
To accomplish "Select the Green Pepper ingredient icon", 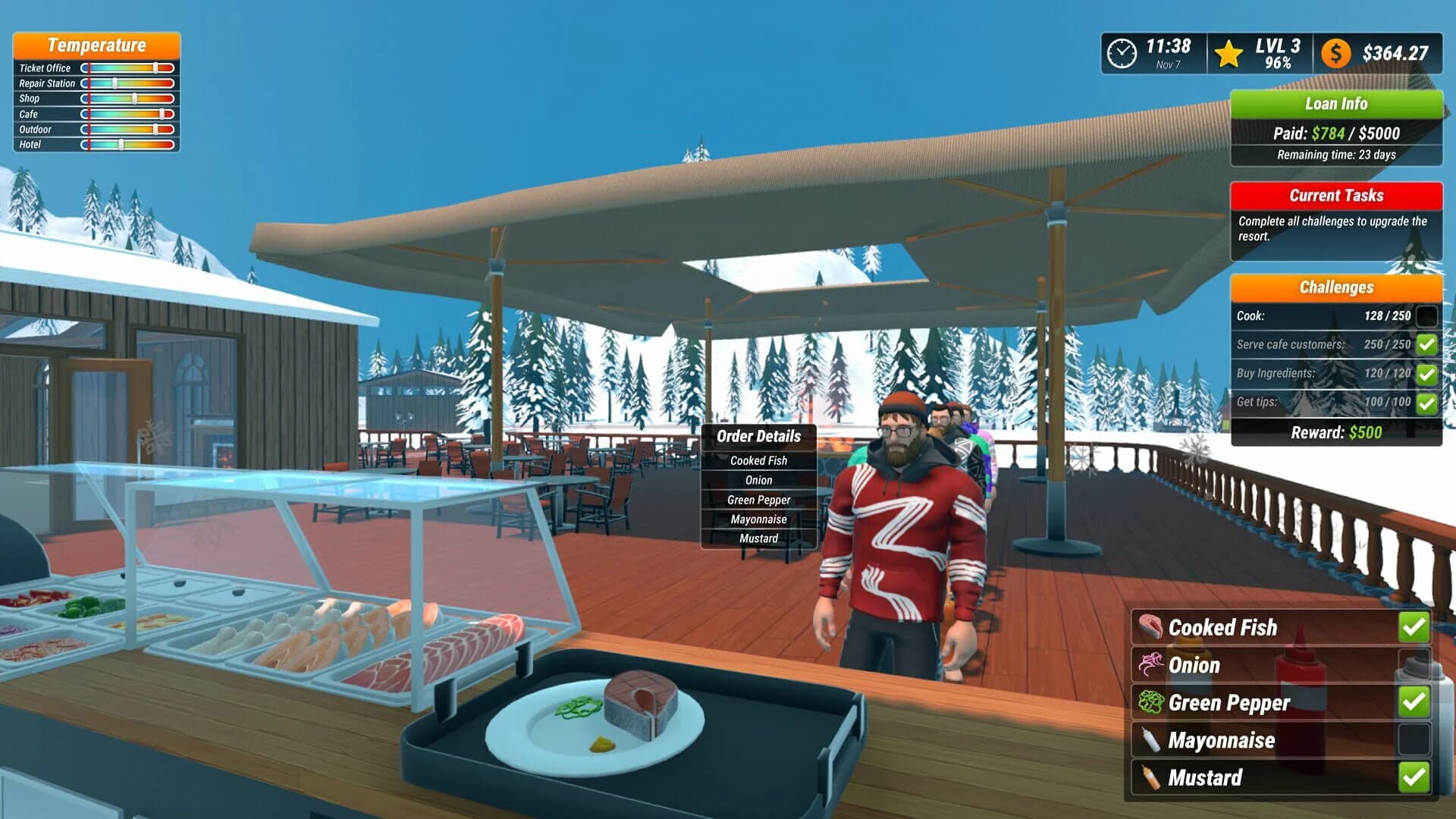I will (1150, 702).
